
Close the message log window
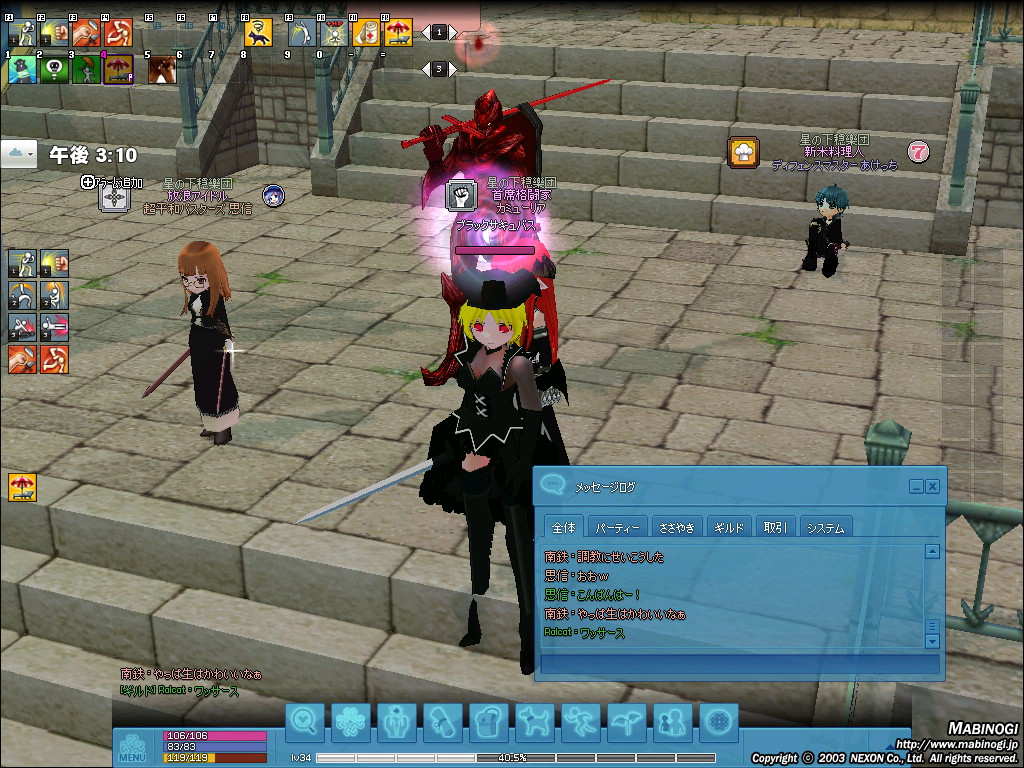click(x=932, y=486)
